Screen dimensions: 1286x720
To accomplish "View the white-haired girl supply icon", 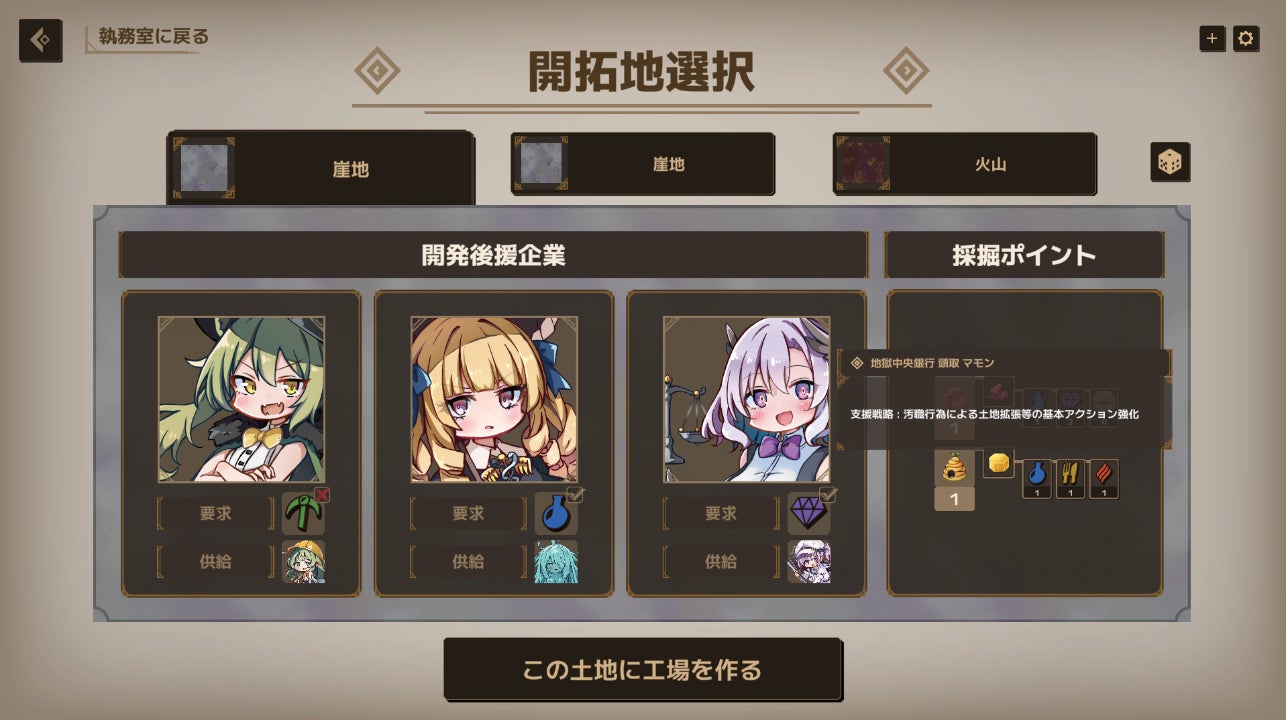I will (x=808, y=562).
